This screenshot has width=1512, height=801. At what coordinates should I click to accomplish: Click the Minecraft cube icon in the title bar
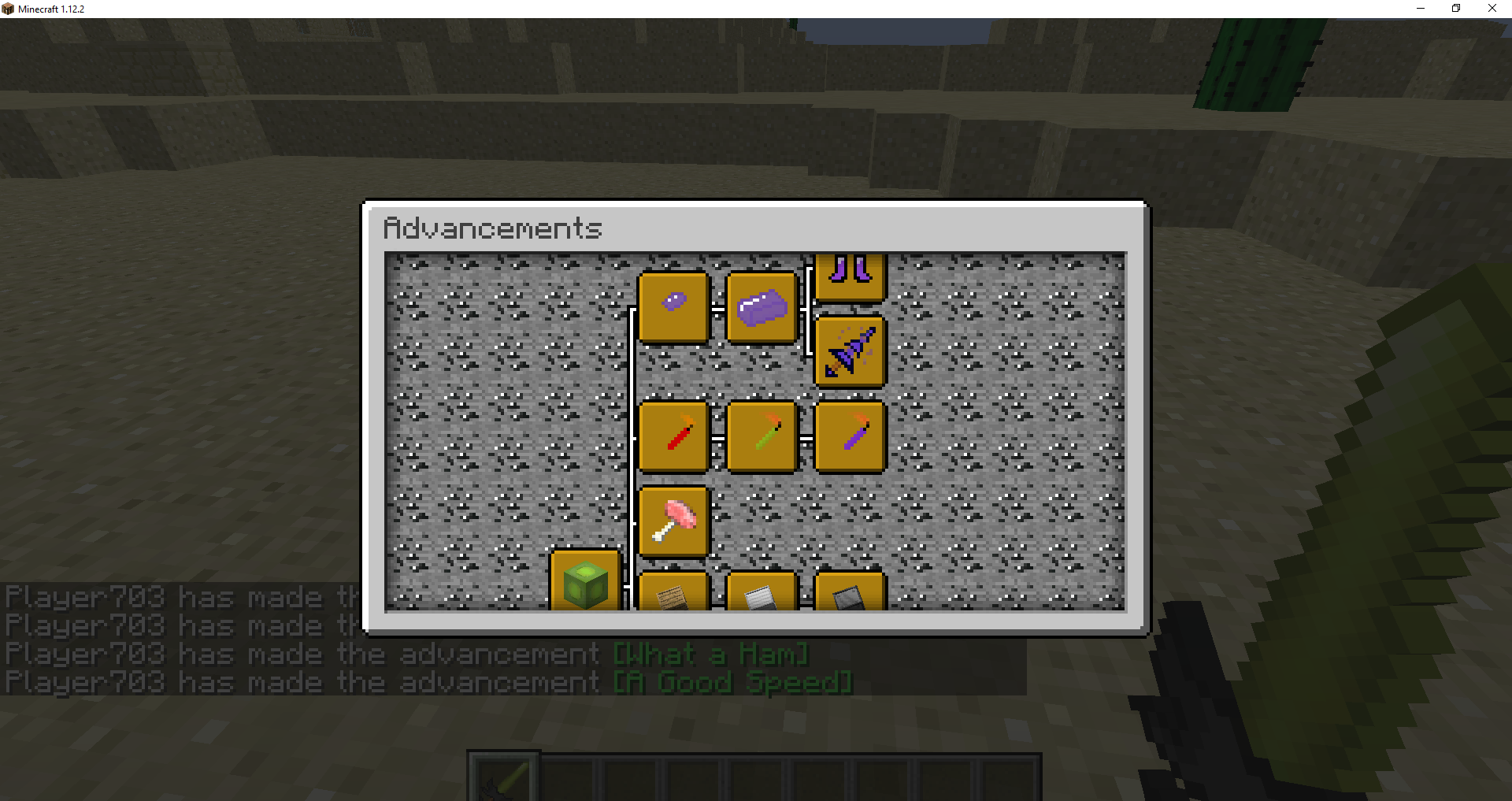point(8,9)
